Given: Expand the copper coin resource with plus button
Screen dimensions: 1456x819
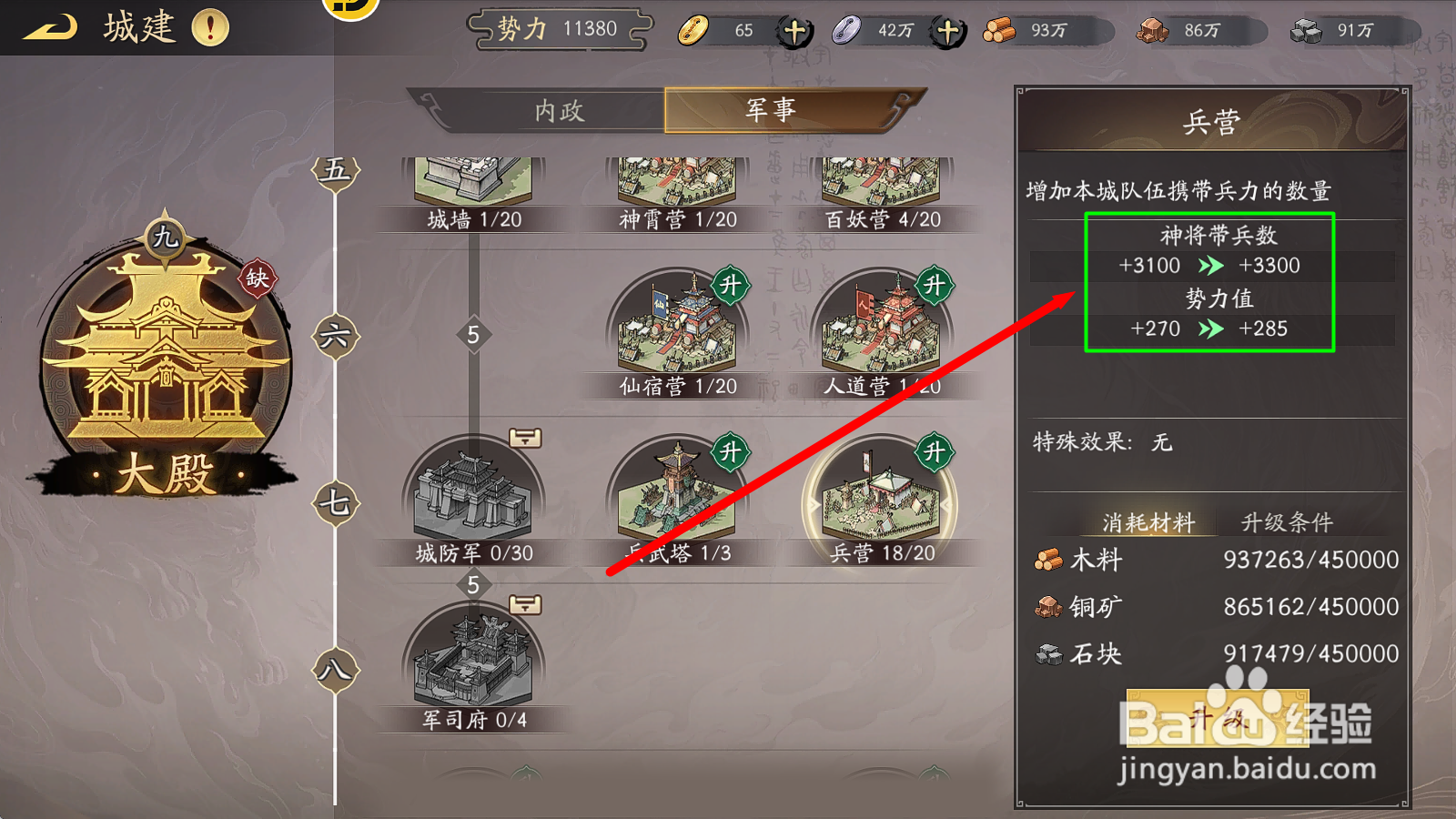Looking at the screenshot, I should pos(794,30).
